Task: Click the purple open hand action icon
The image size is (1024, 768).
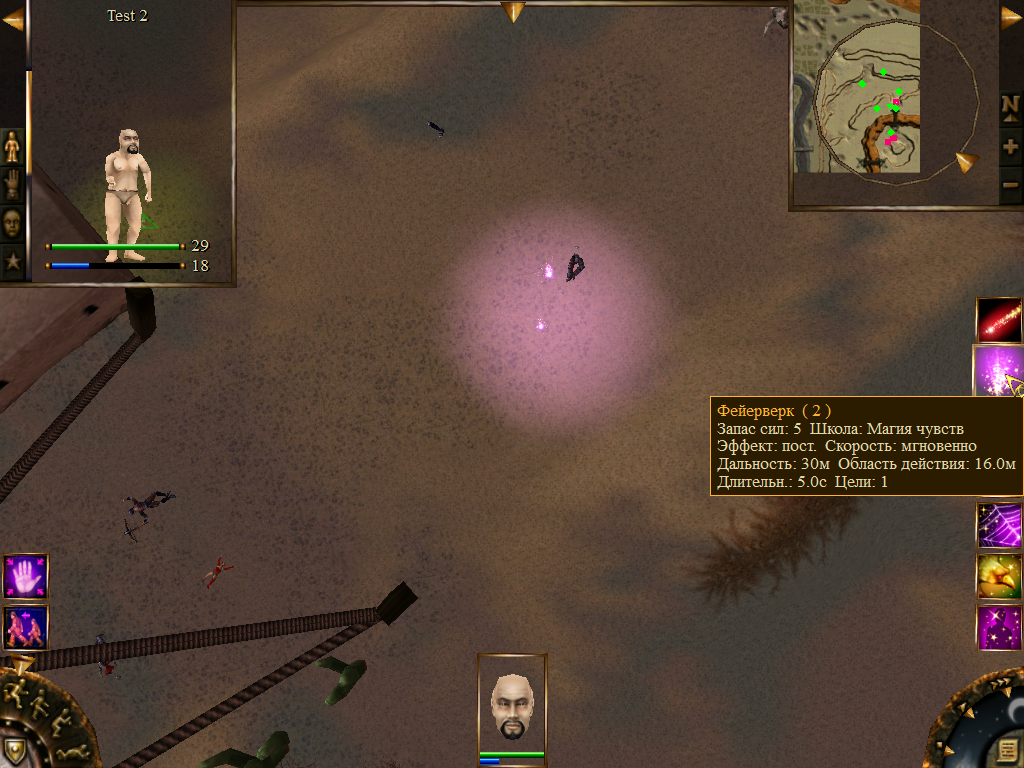Action: [x=25, y=577]
